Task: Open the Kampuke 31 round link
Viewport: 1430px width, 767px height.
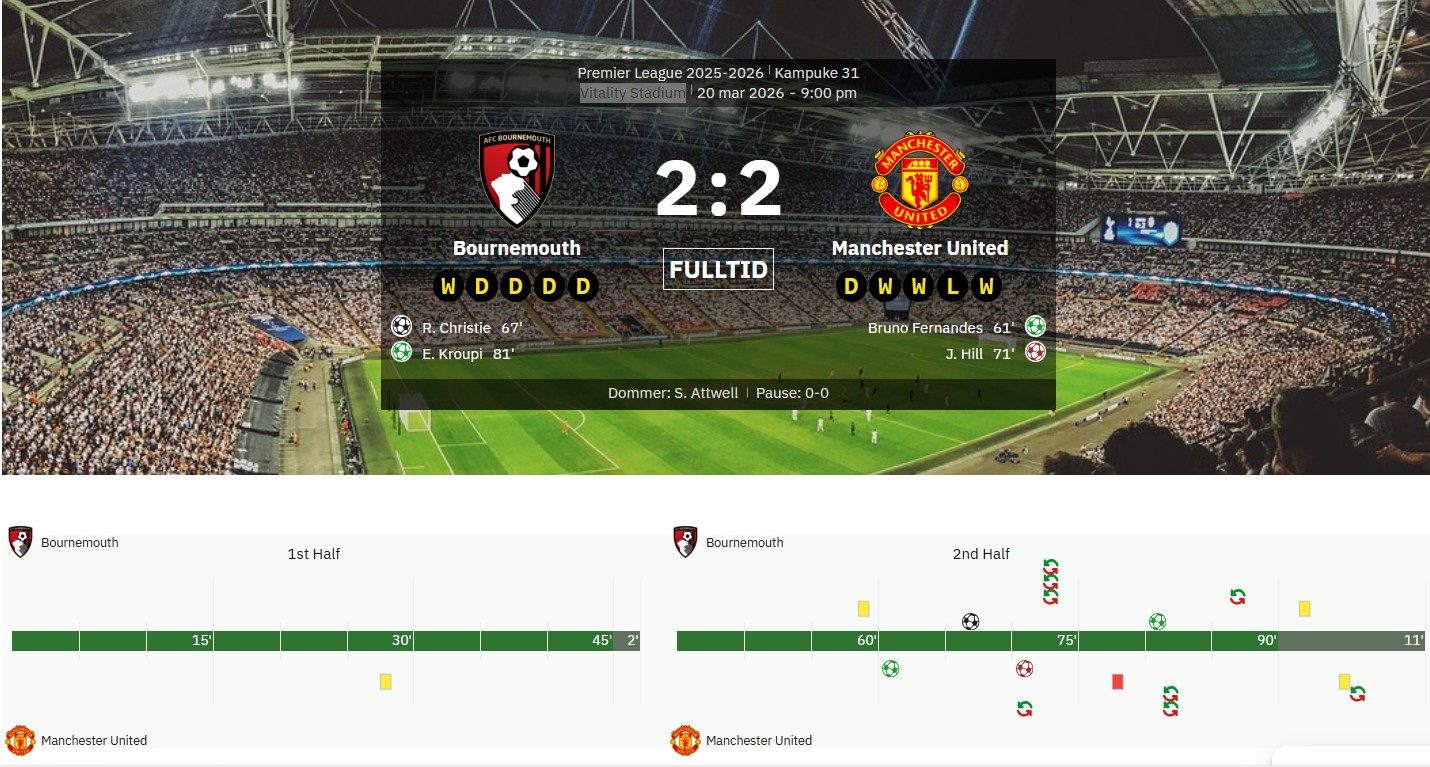Action: coord(816,73)
